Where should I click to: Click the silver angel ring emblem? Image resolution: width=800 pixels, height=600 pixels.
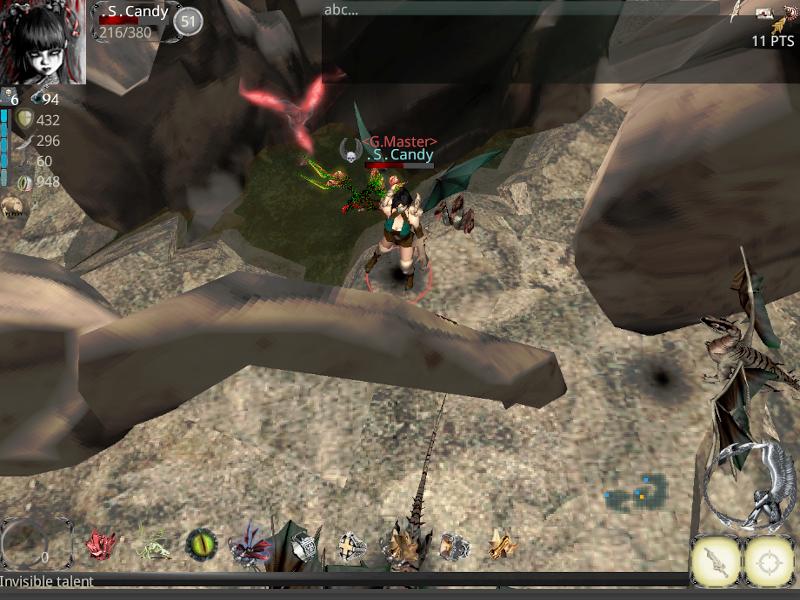tap(749, 486)
